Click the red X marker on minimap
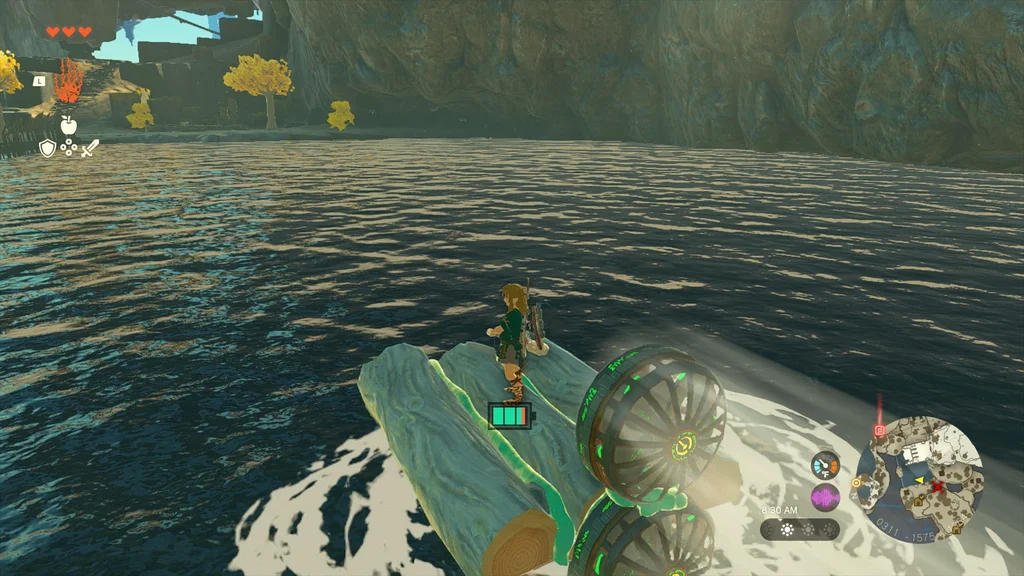This screenshot has height=576, width=1024. [937, 487]
